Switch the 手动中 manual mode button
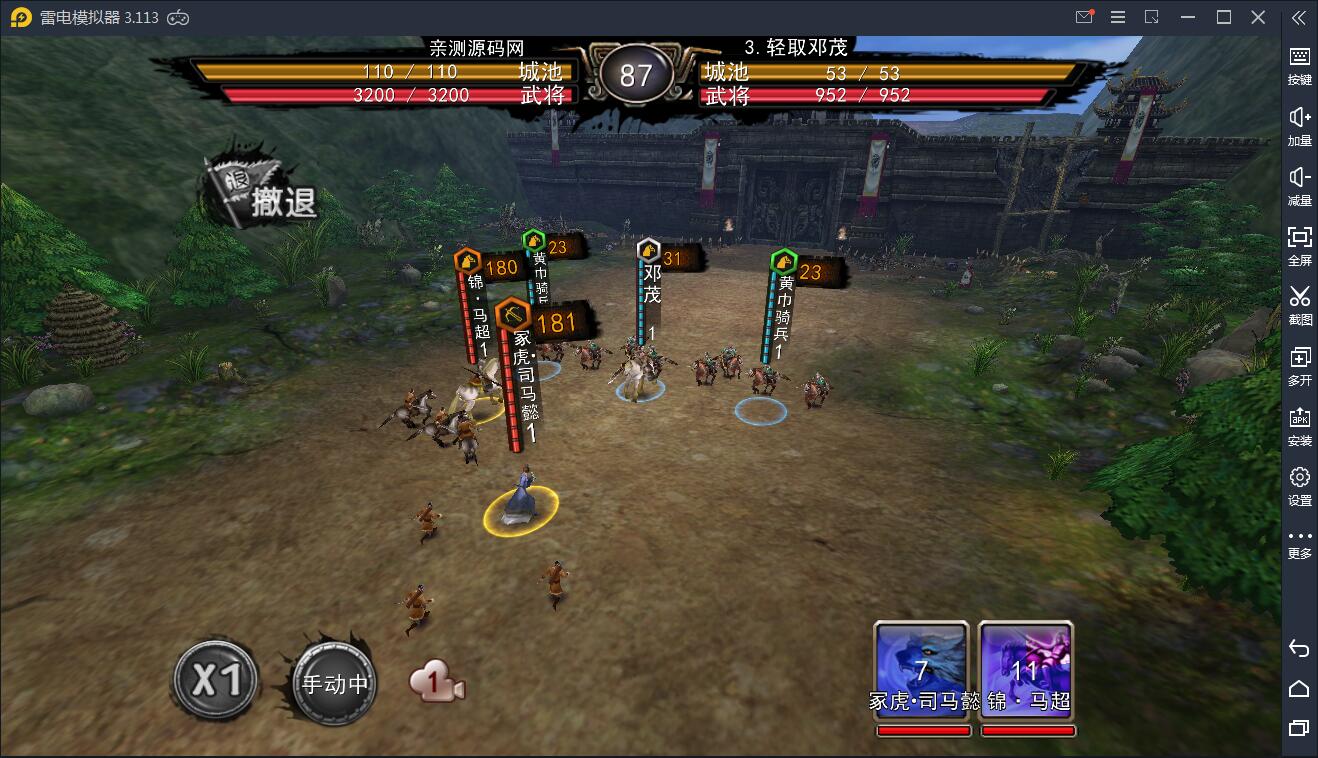The width and height of the screenshot is (1318, 758). (x=334, y=685)
